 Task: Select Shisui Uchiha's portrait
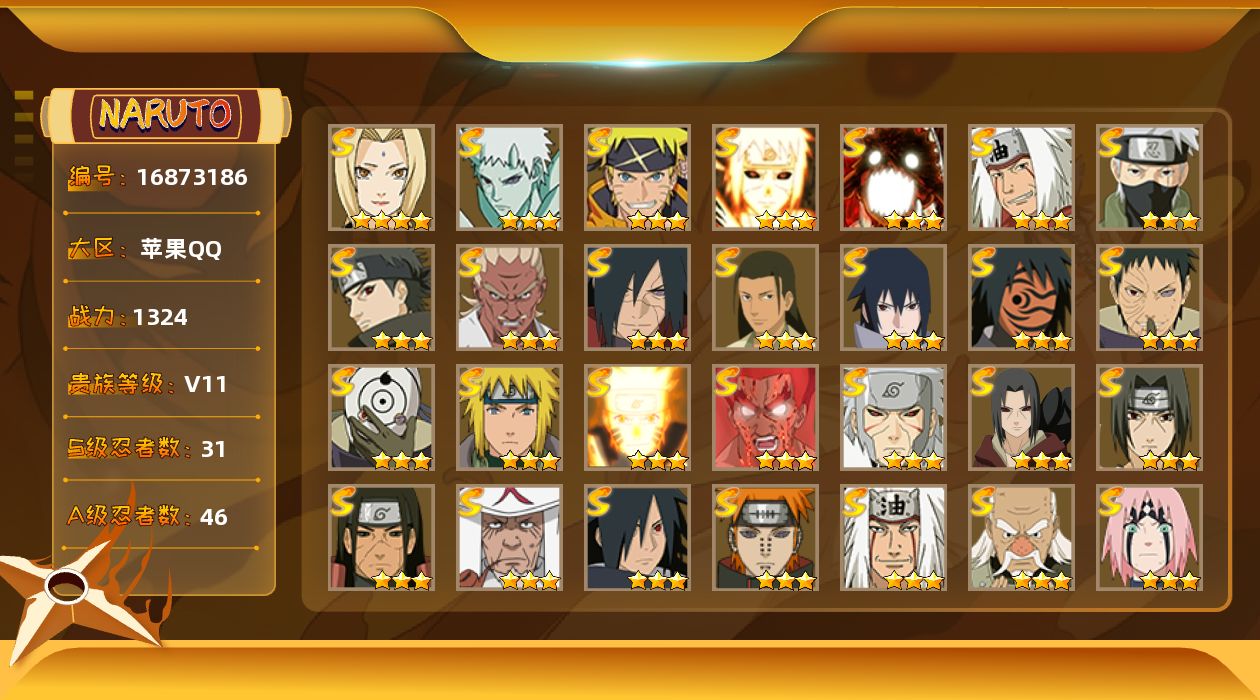tap(381, 297)
